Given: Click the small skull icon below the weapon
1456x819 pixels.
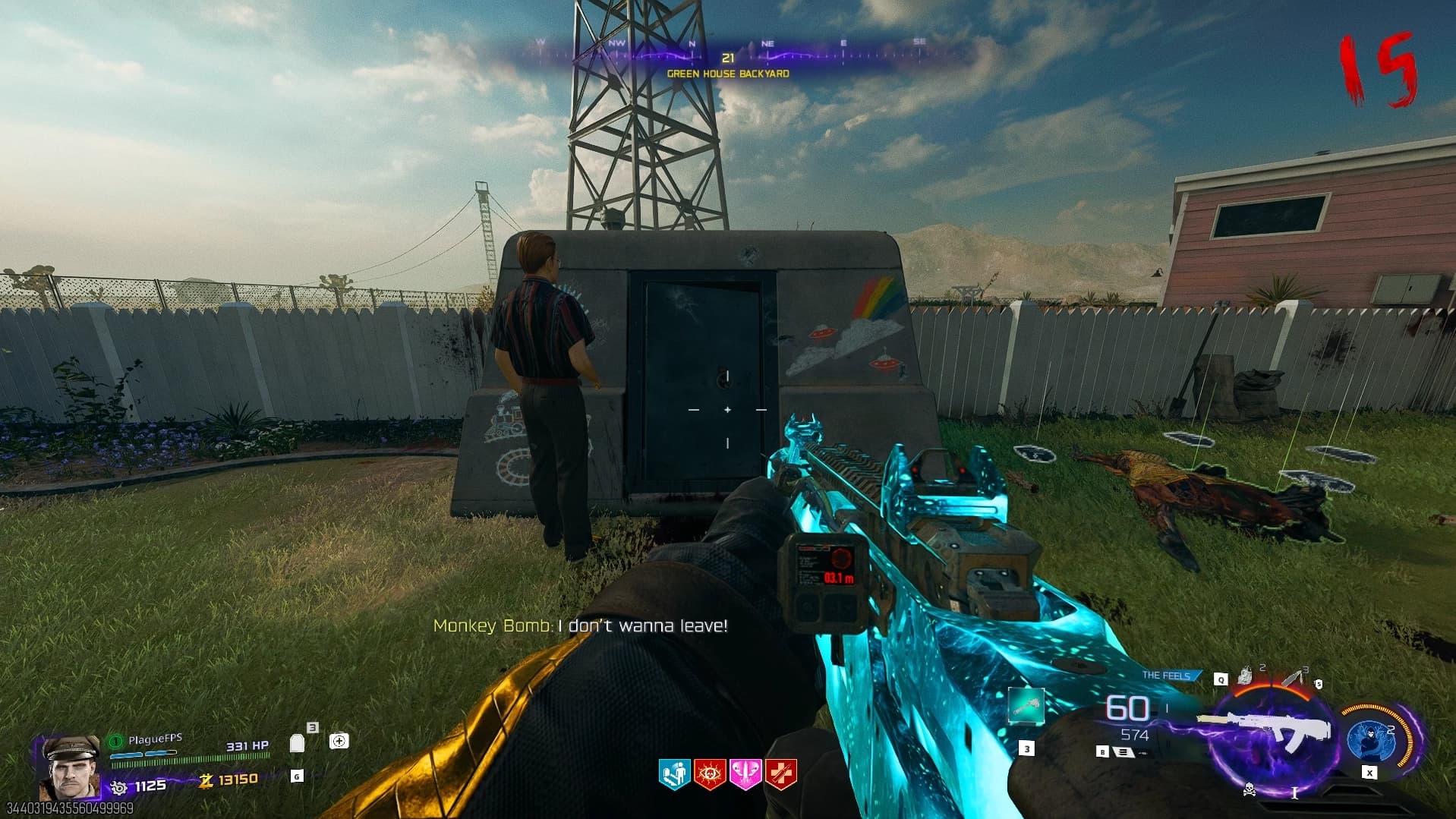Looking at the screenshot, I should (x=1249, y=791).
